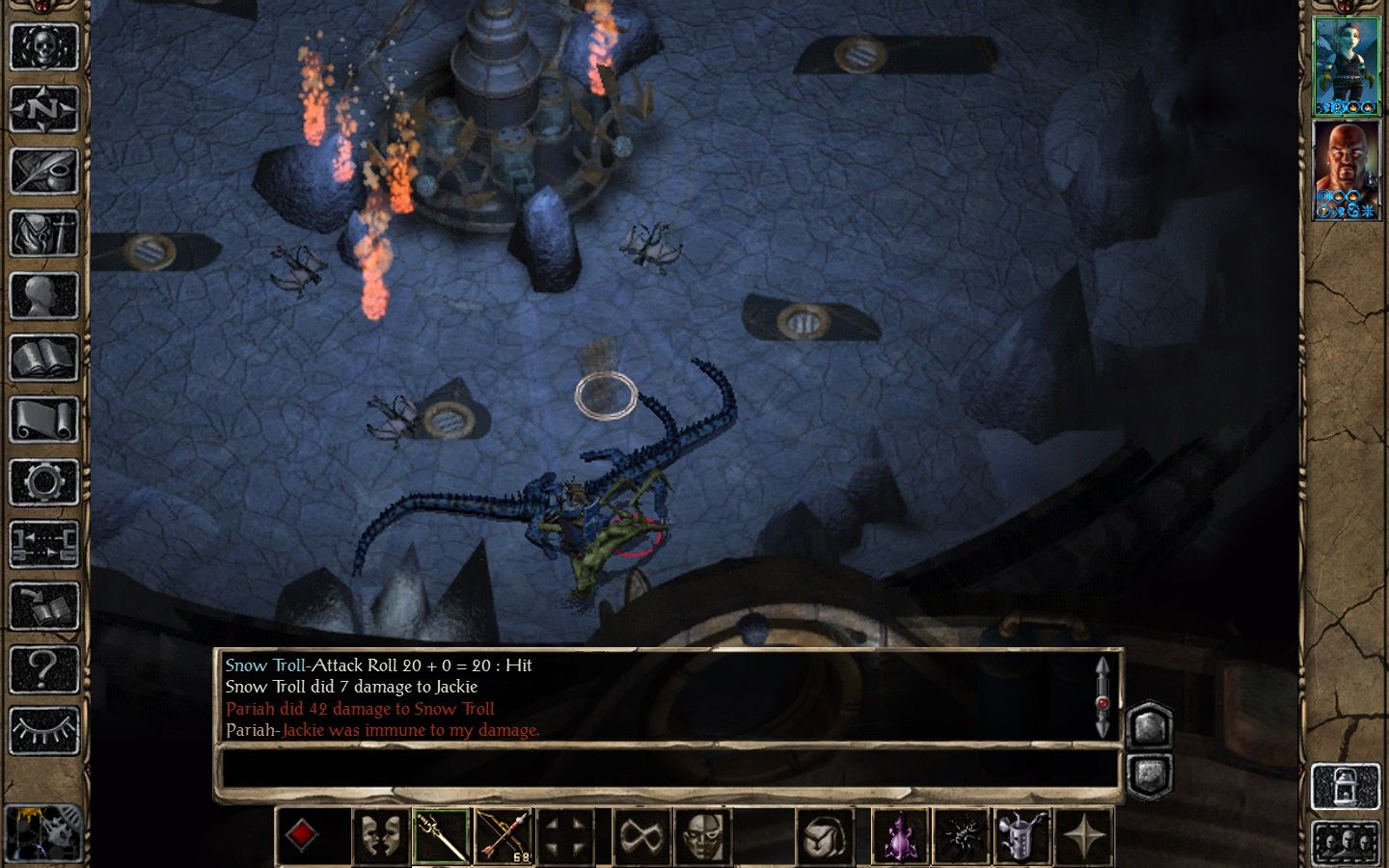Click the twin masks action button
The image size is (1389, 868).
tap(379, 836)
